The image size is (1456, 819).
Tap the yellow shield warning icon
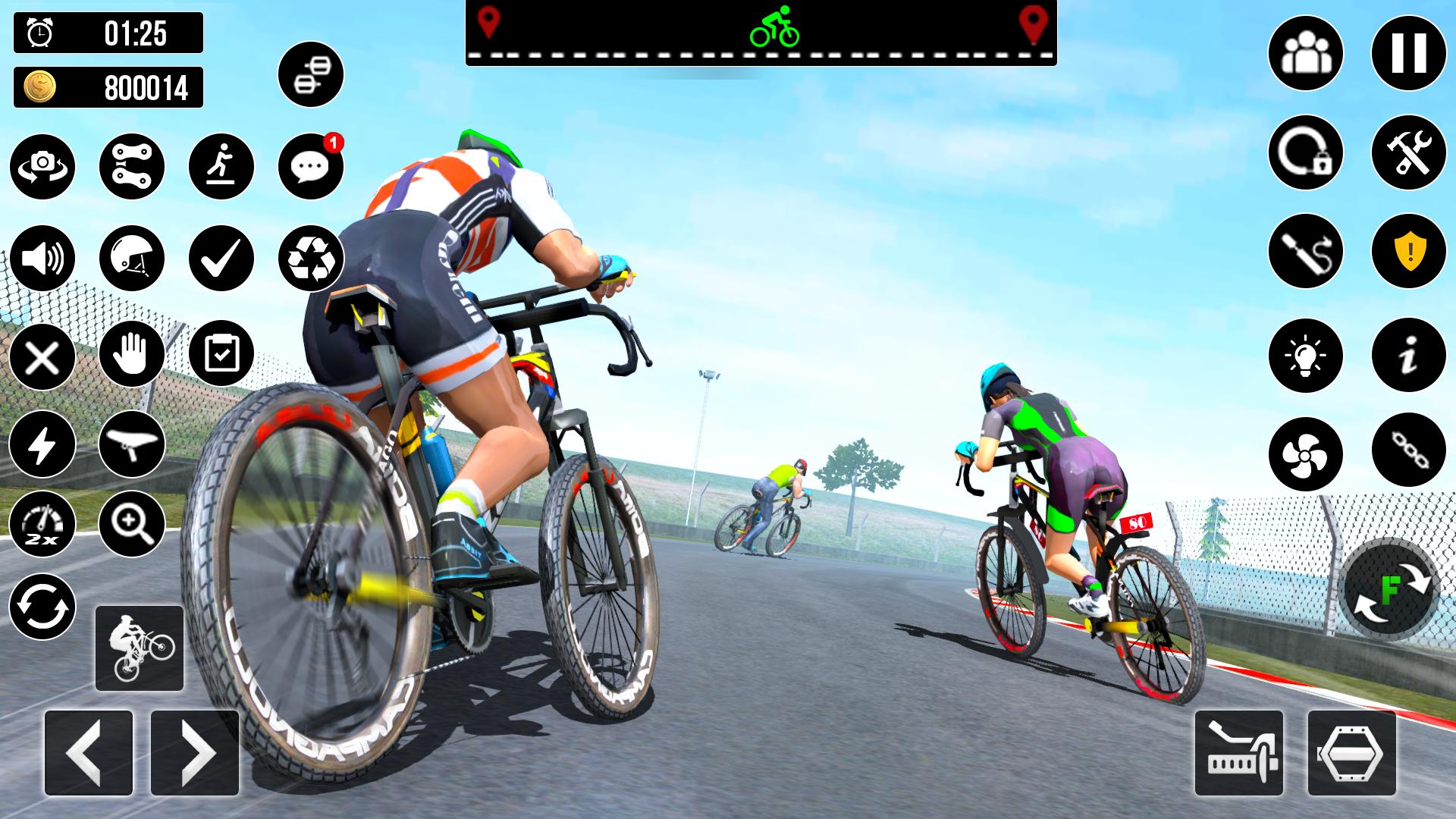point(1408,252)
